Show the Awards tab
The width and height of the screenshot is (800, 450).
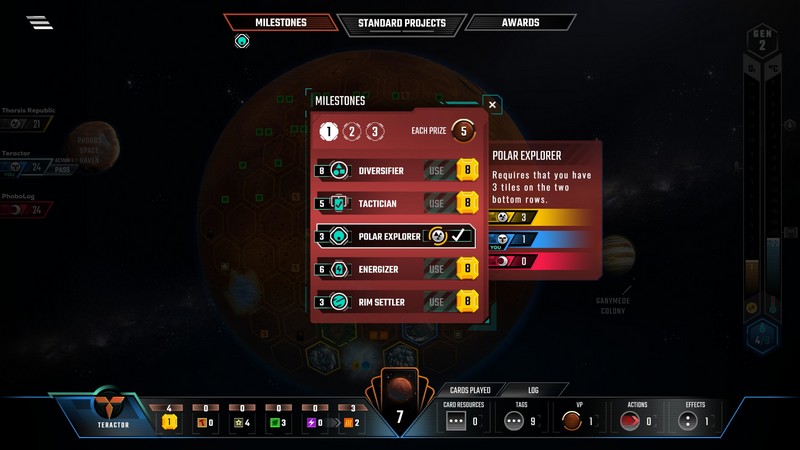point(521,23)
